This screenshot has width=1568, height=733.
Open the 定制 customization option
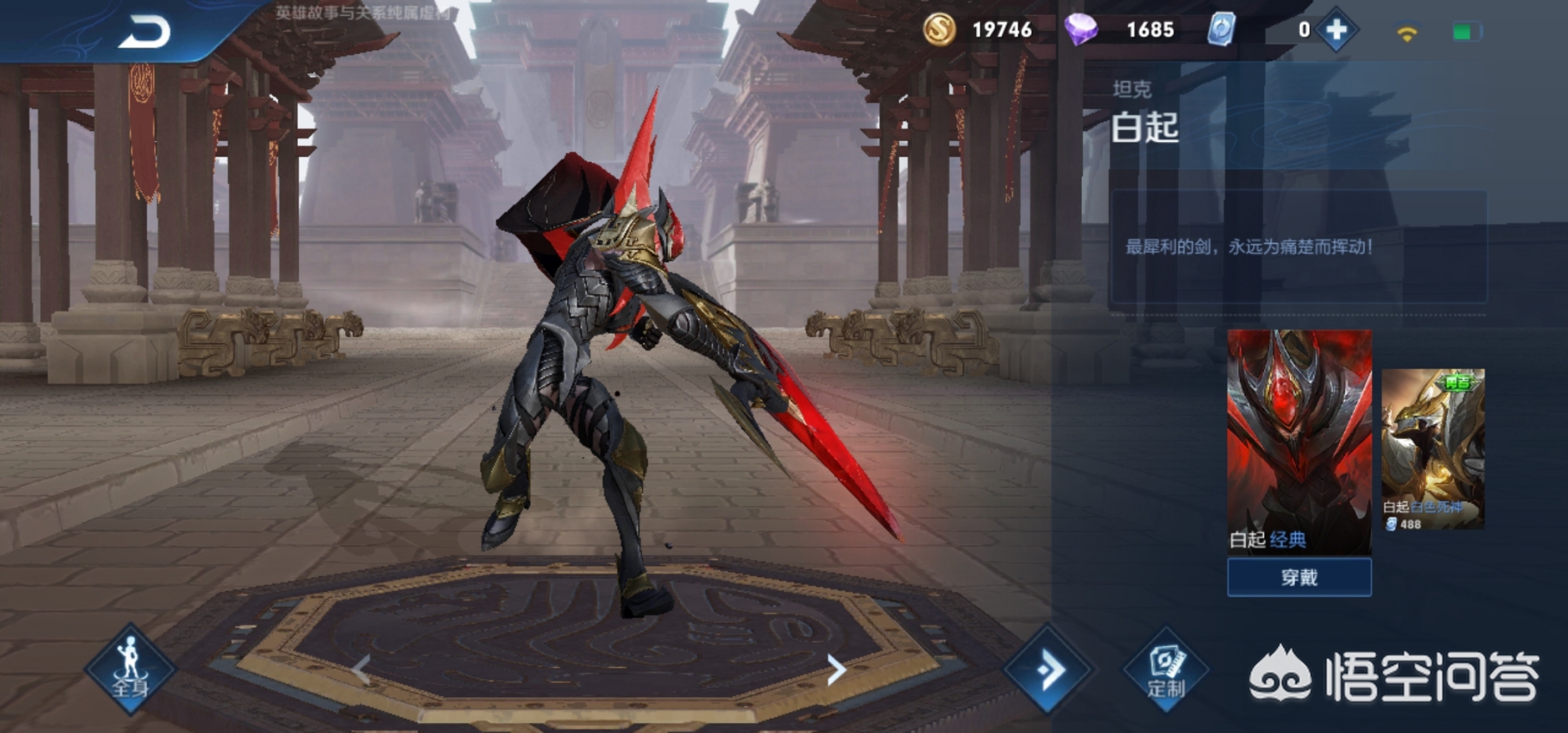[x=1166, y=669]
